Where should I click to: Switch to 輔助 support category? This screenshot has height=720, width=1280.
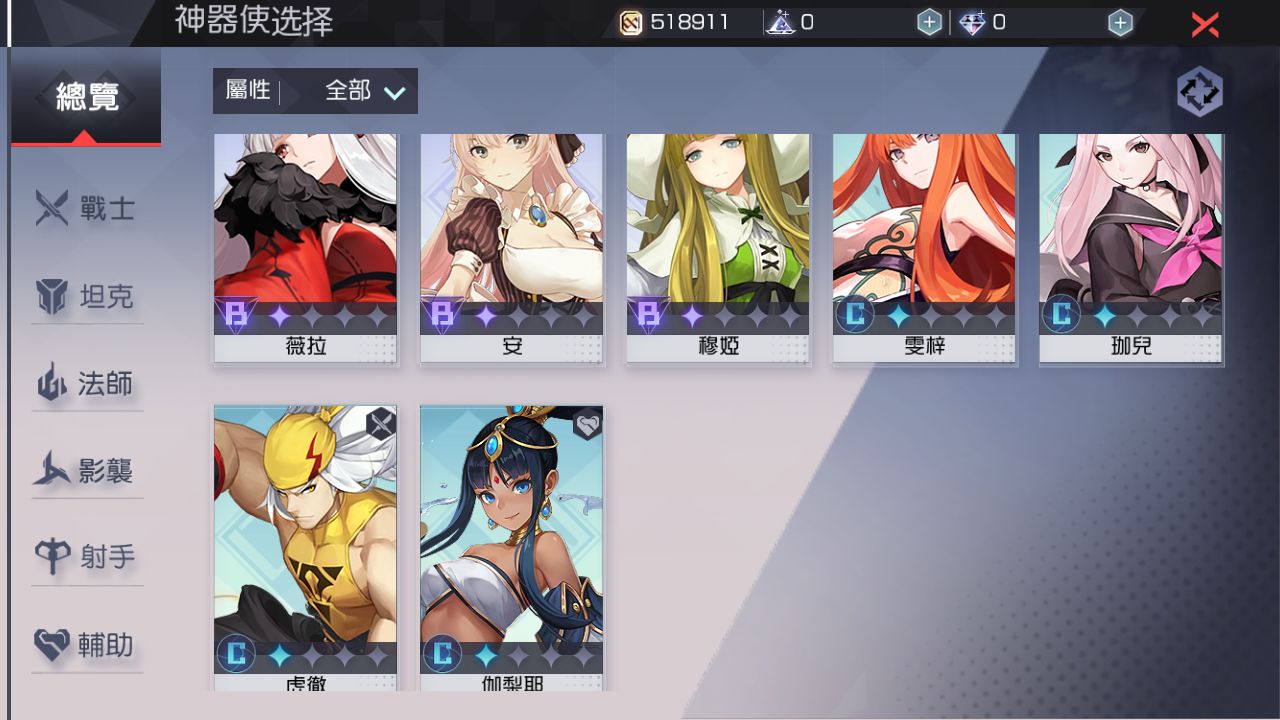(86, 645)
